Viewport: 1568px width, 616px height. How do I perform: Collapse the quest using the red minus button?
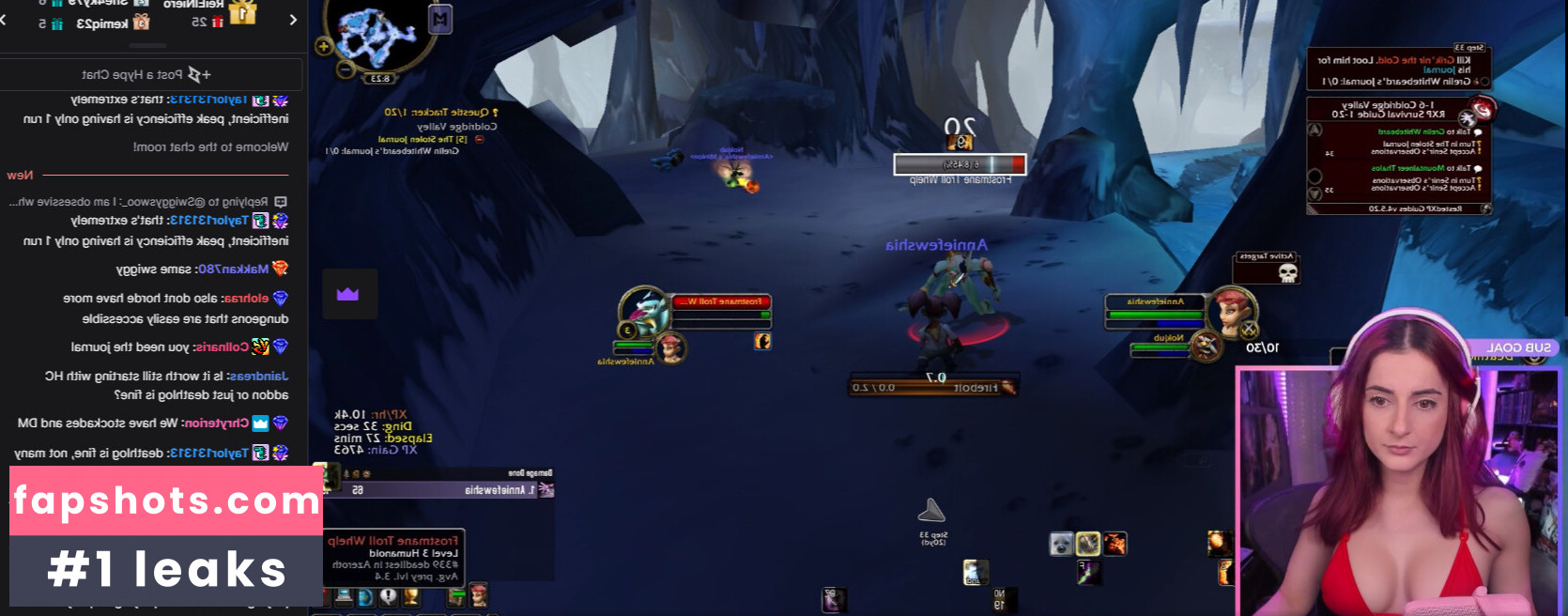[479, 139]
